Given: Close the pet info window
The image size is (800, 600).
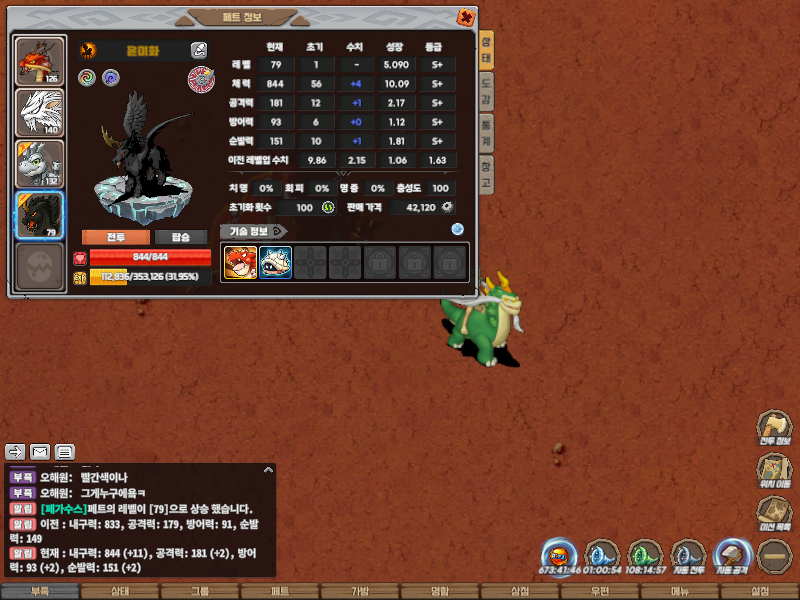Looking at the screenshot, I should click(x=465, y=16).
